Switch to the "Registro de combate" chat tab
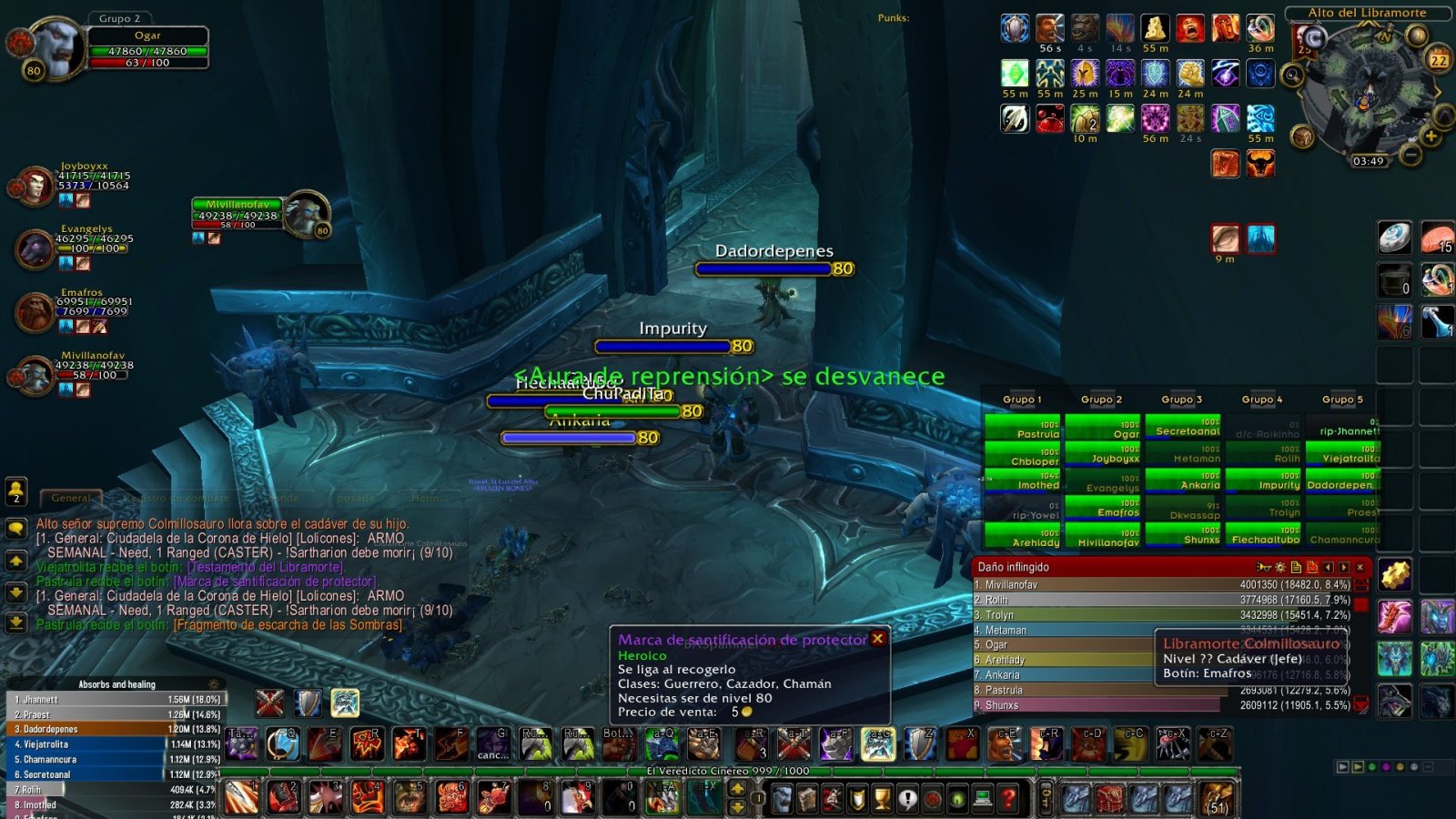This screenshot has height=819, width=1456. (x=177, y=499)
